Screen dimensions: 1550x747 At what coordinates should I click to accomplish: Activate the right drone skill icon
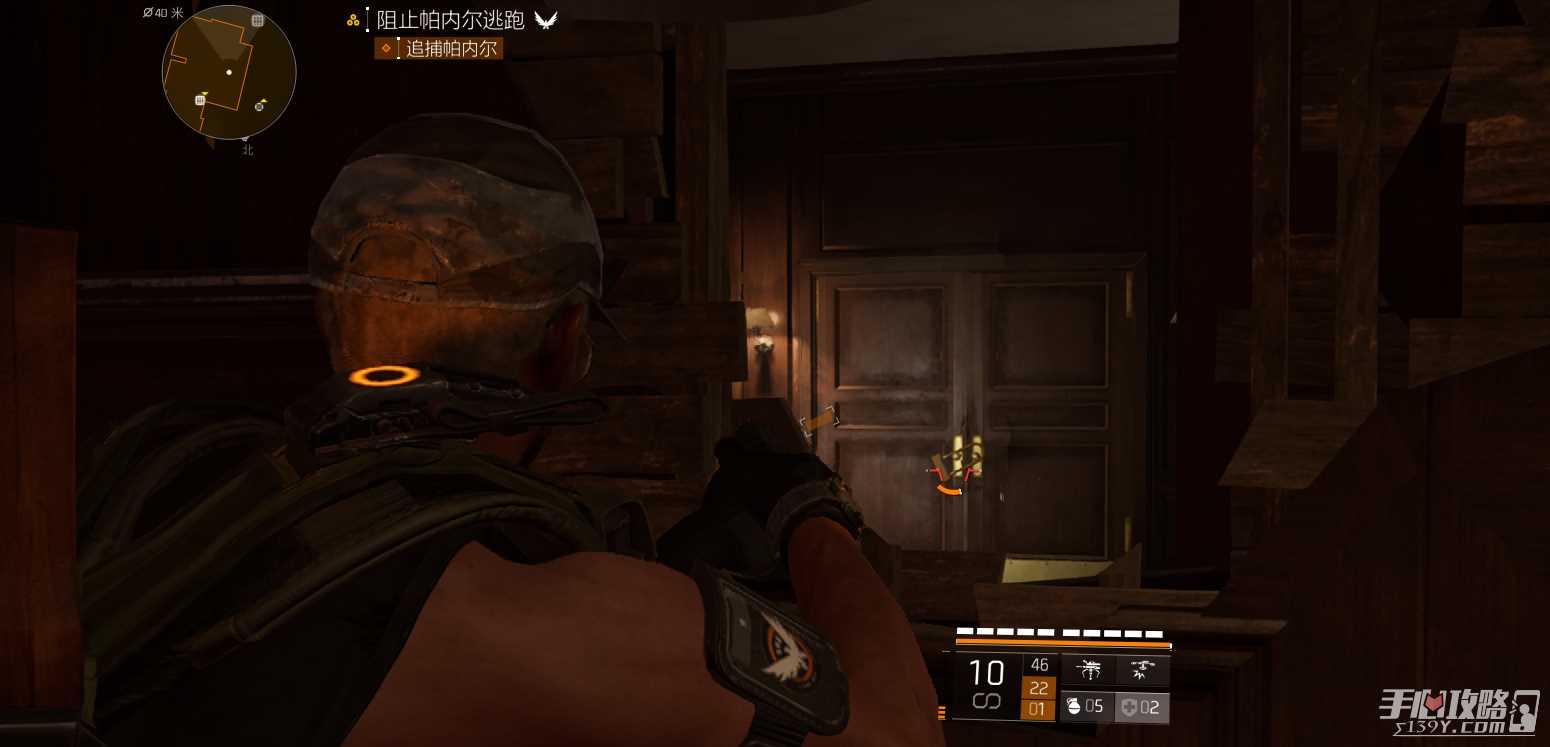[1142, 670]
